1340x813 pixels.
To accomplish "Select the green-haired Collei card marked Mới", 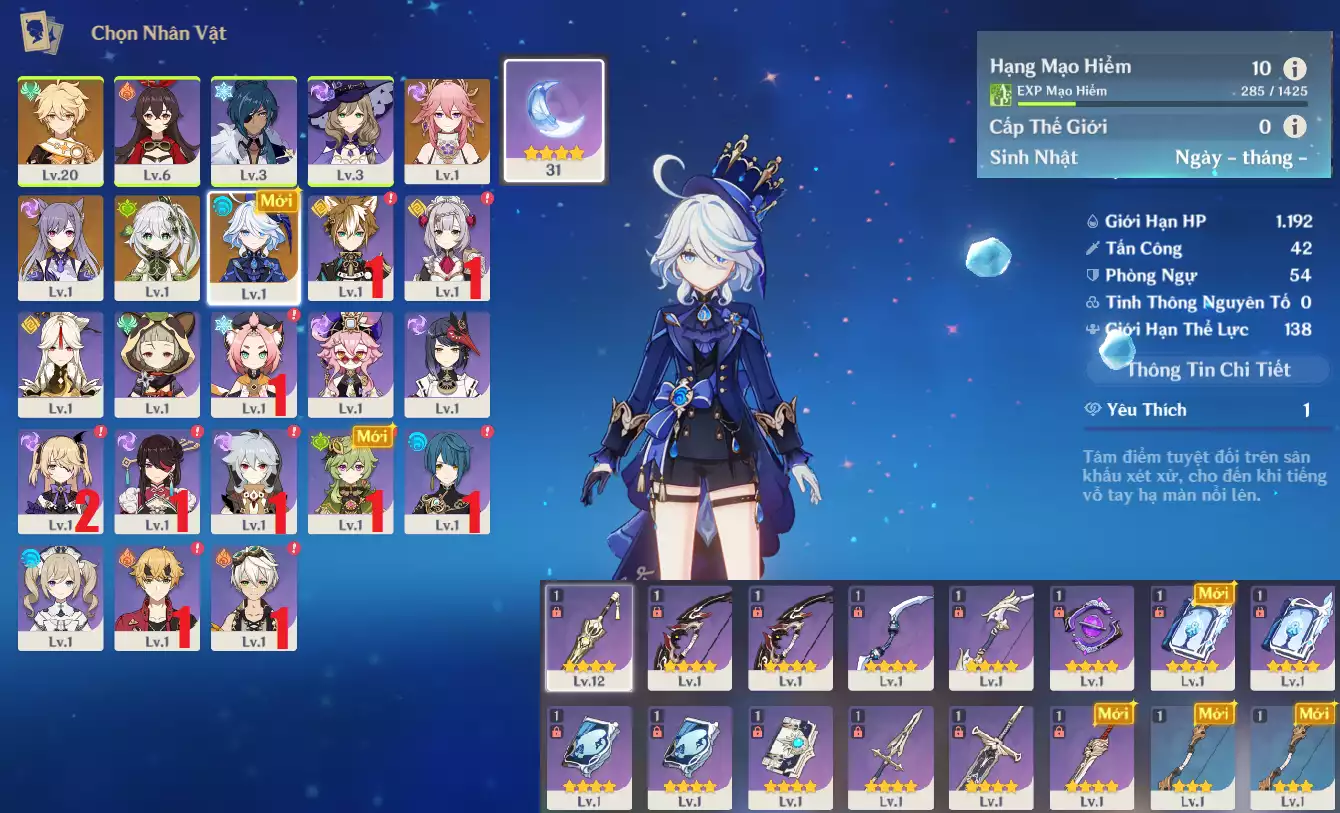I will tap(350, 481).
